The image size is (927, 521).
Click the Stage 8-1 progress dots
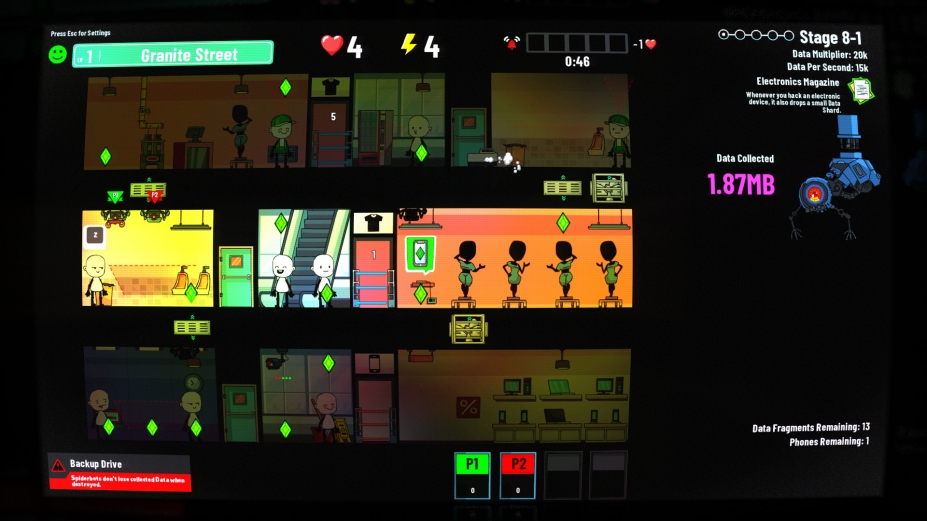pos(755,36)
